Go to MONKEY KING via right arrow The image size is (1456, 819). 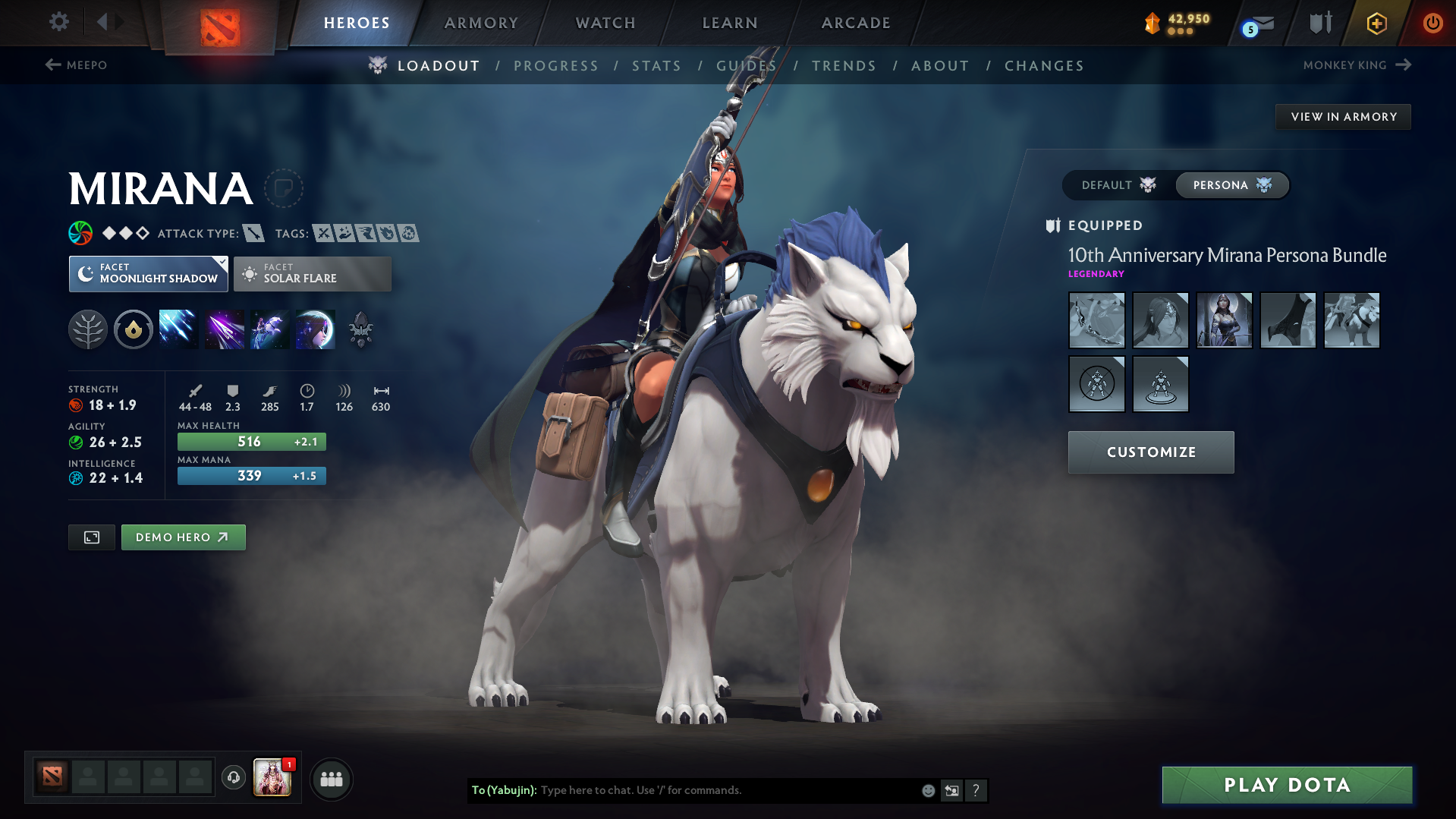(x=1357, y=65)
